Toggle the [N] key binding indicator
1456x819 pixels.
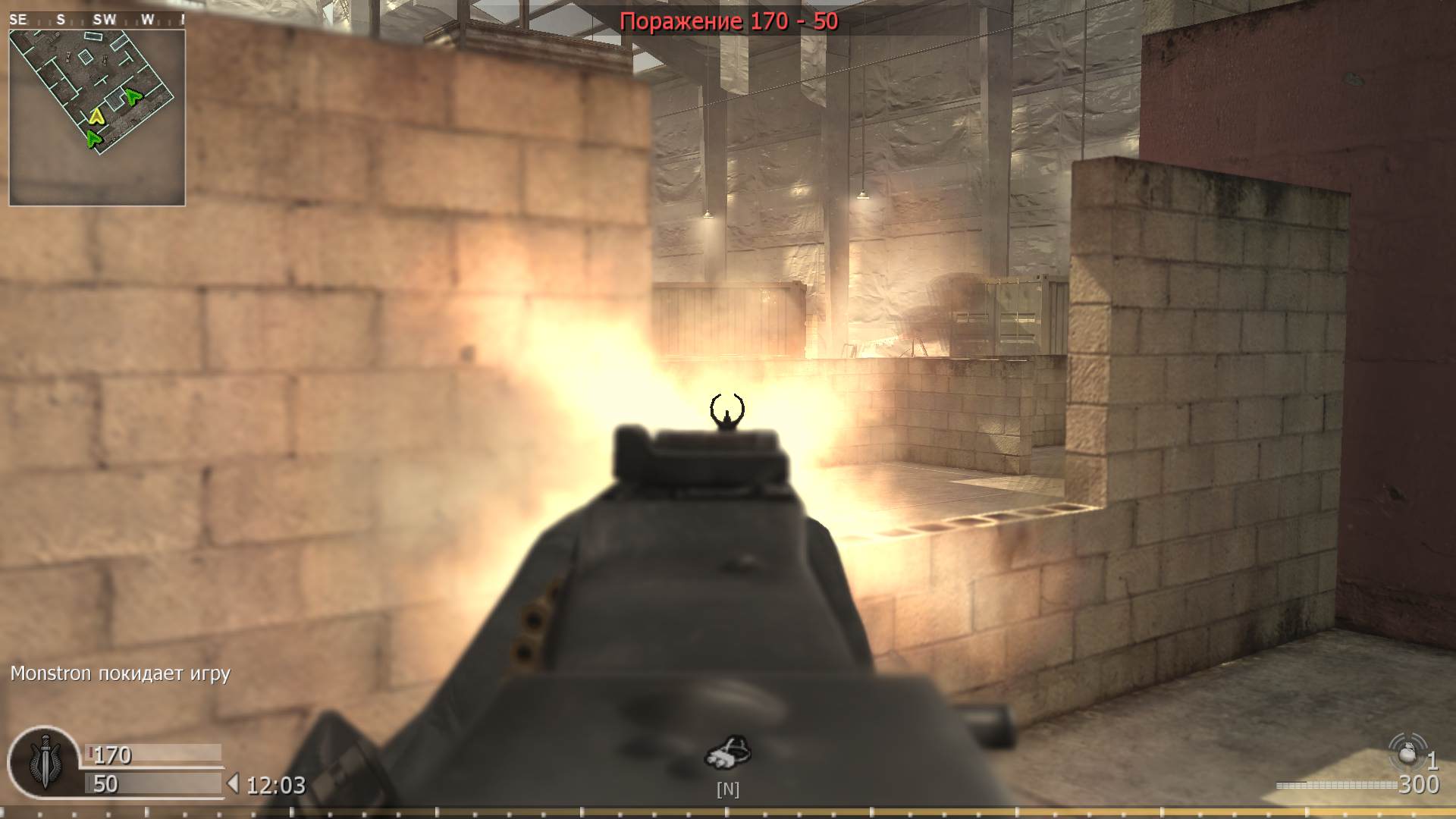pyautogui.click(x=728, y=789)
